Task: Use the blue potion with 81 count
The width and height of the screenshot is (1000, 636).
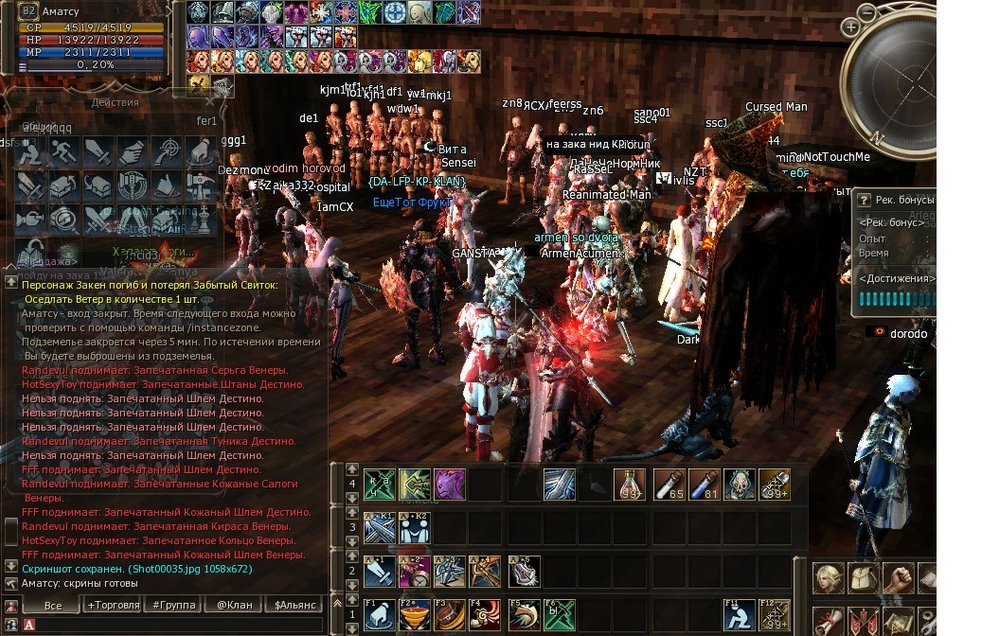Action: tap(705, 484)
